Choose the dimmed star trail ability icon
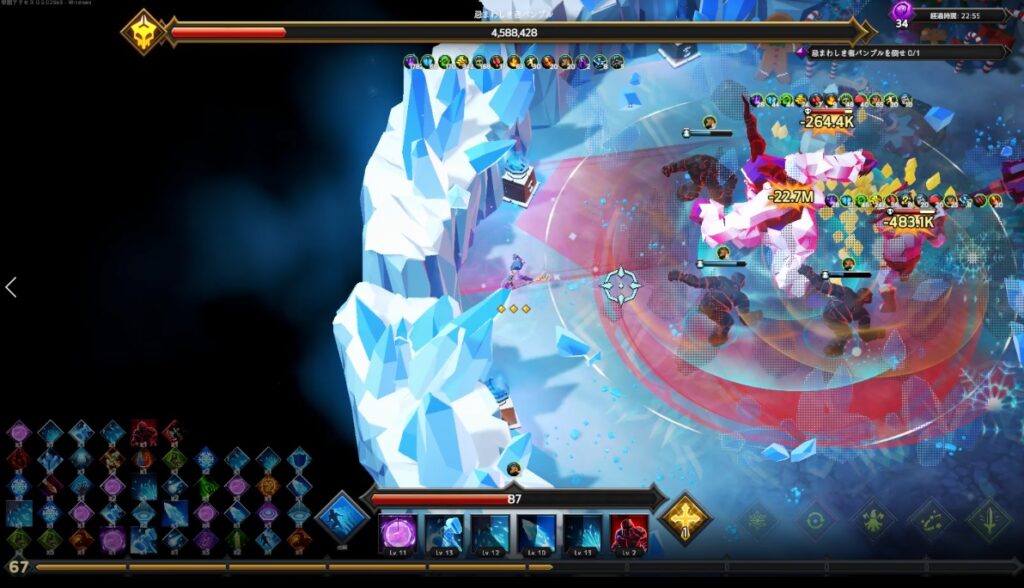 coord(931,520)
